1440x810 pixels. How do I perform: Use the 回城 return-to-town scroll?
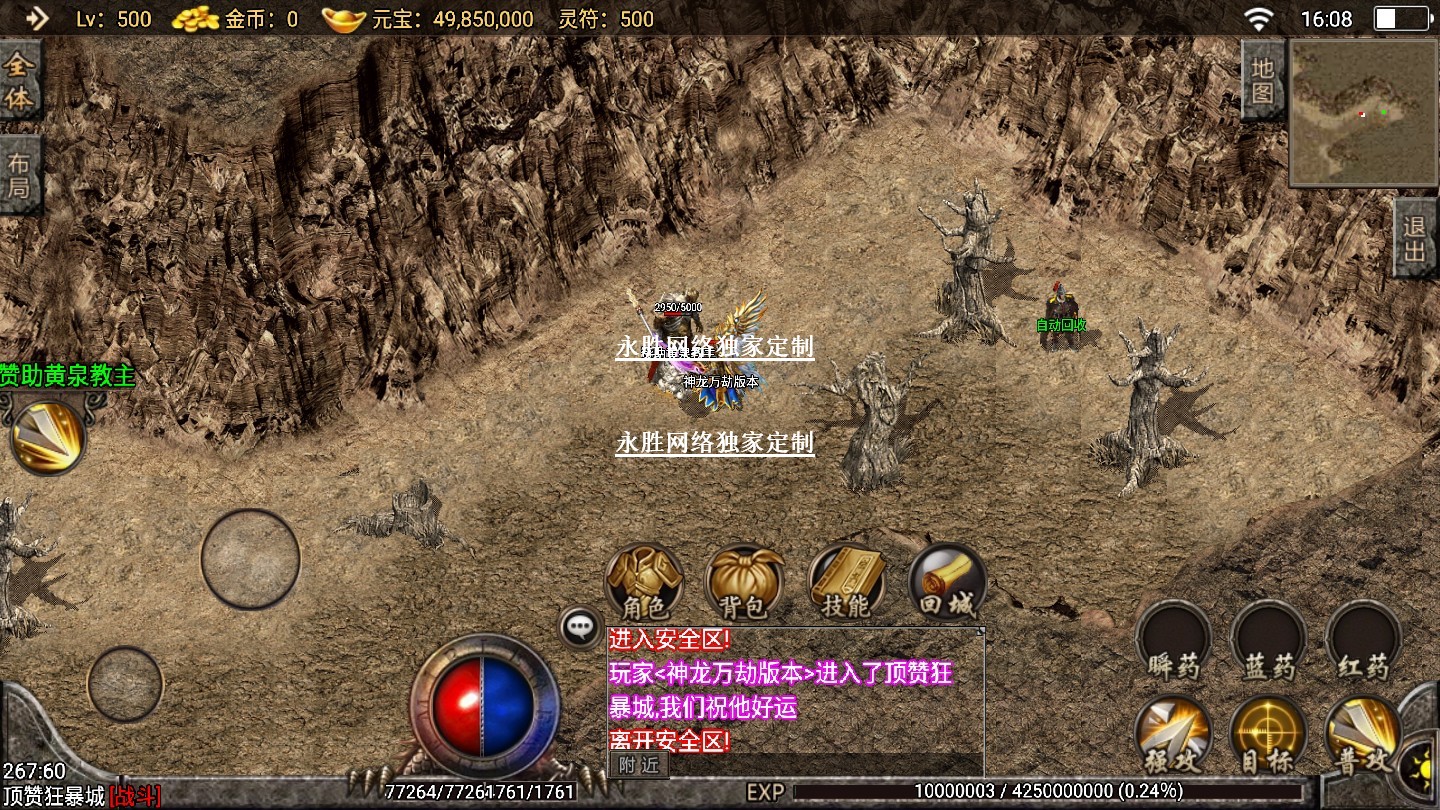click(x=946, y=581)
